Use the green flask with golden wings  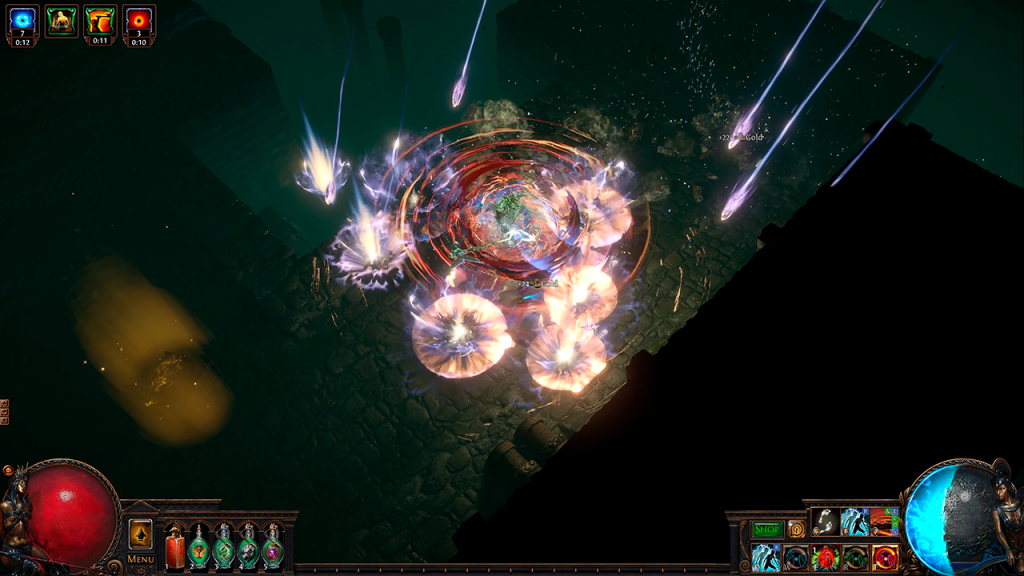(x=199, y=549)
